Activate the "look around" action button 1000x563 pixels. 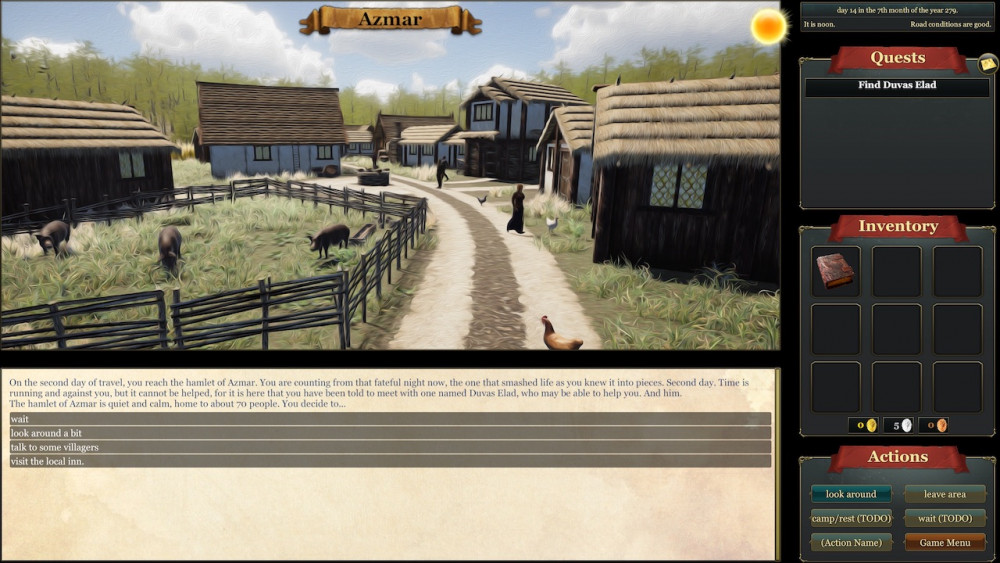pos(851,494)
